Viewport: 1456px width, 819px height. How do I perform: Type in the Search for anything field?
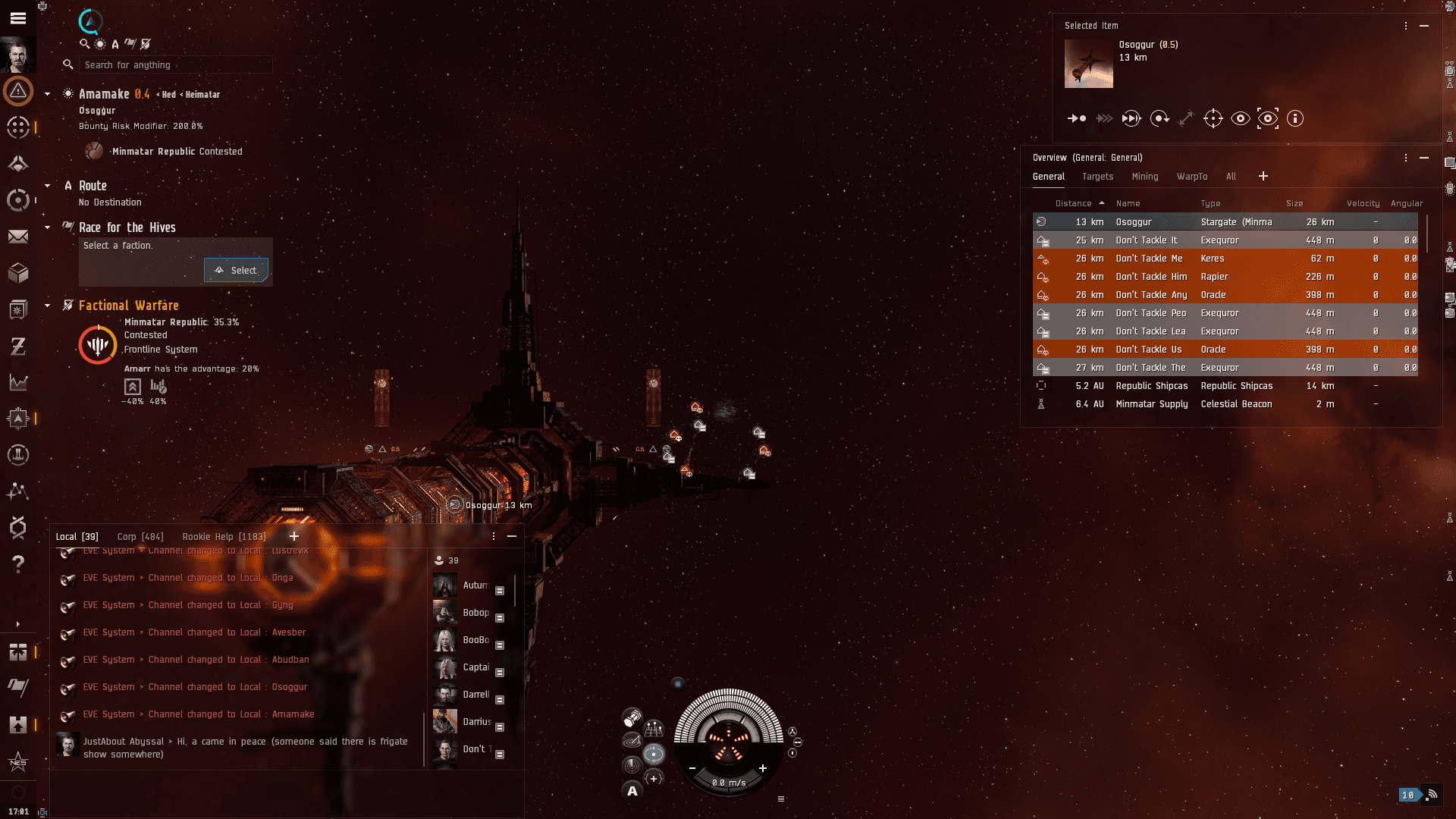pos(175,65)
